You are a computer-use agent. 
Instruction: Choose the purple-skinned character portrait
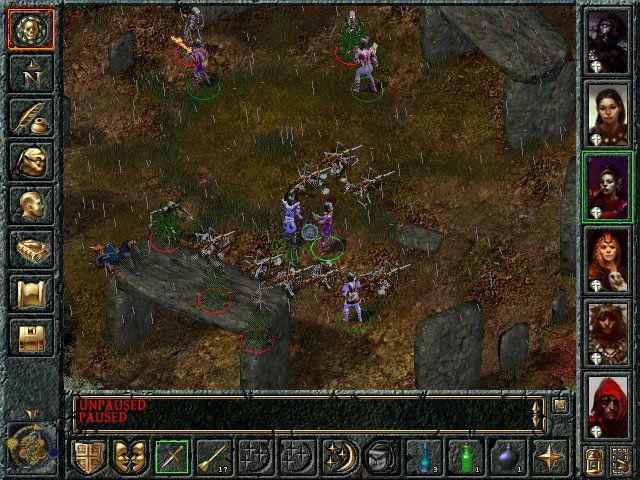pyautogui.click(x=607, y=184)
